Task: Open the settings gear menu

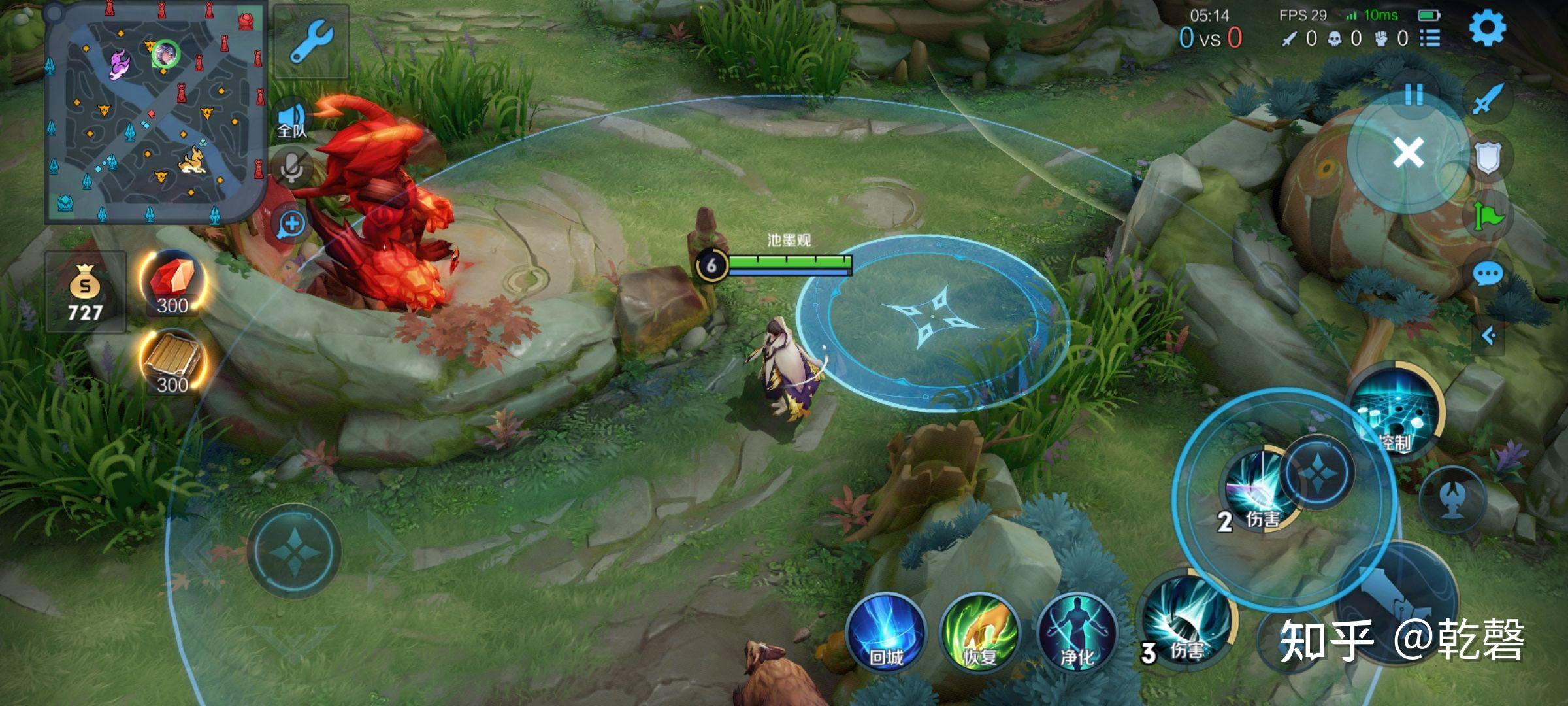Action: 1487,27
